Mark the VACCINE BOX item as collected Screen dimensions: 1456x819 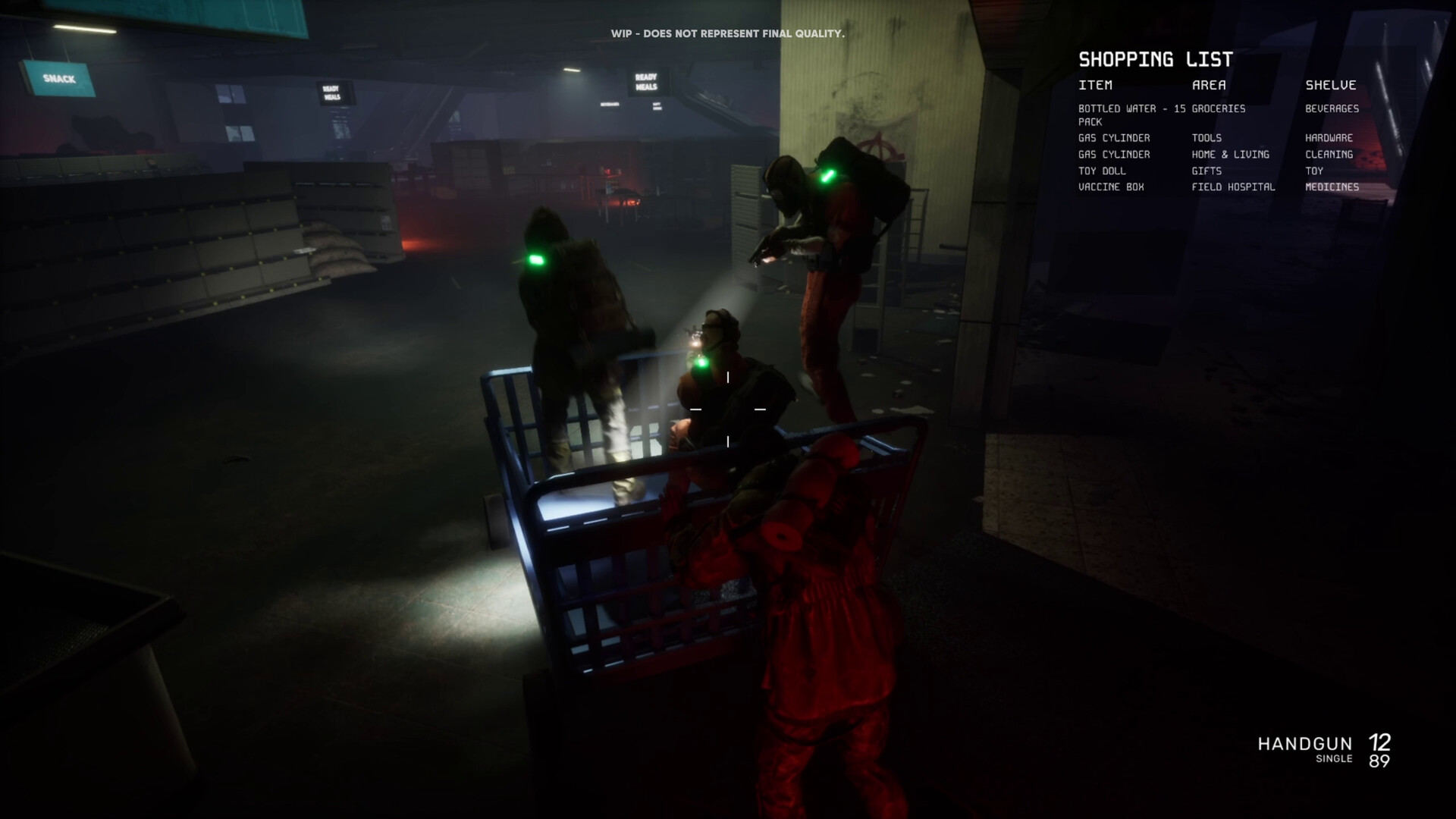pyautogui.click(x=1112, y=187)
